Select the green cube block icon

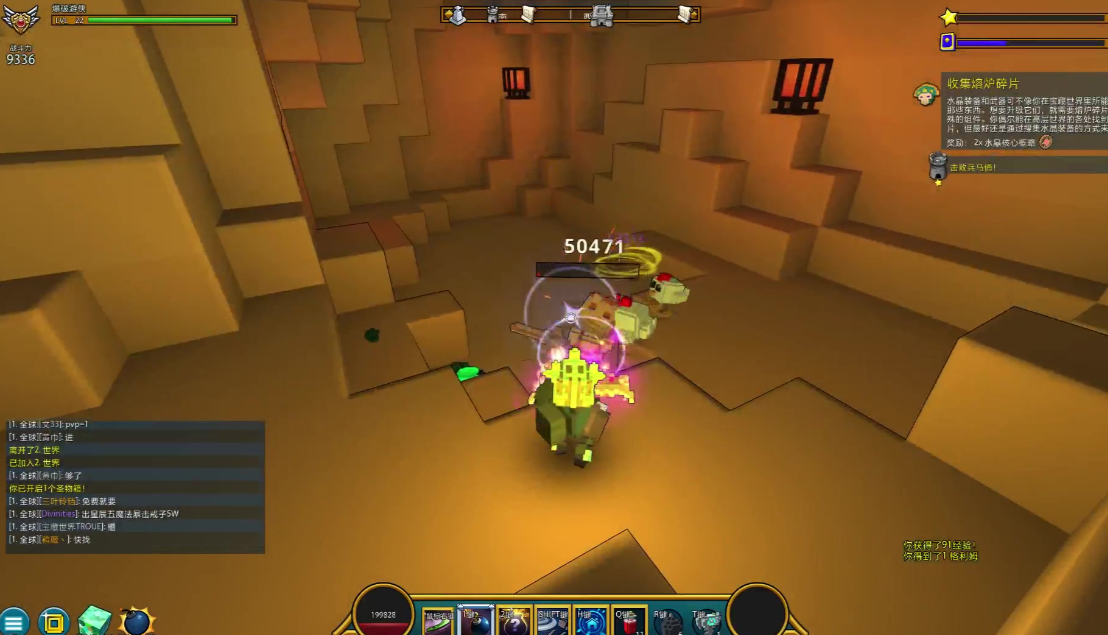[95, 621]
